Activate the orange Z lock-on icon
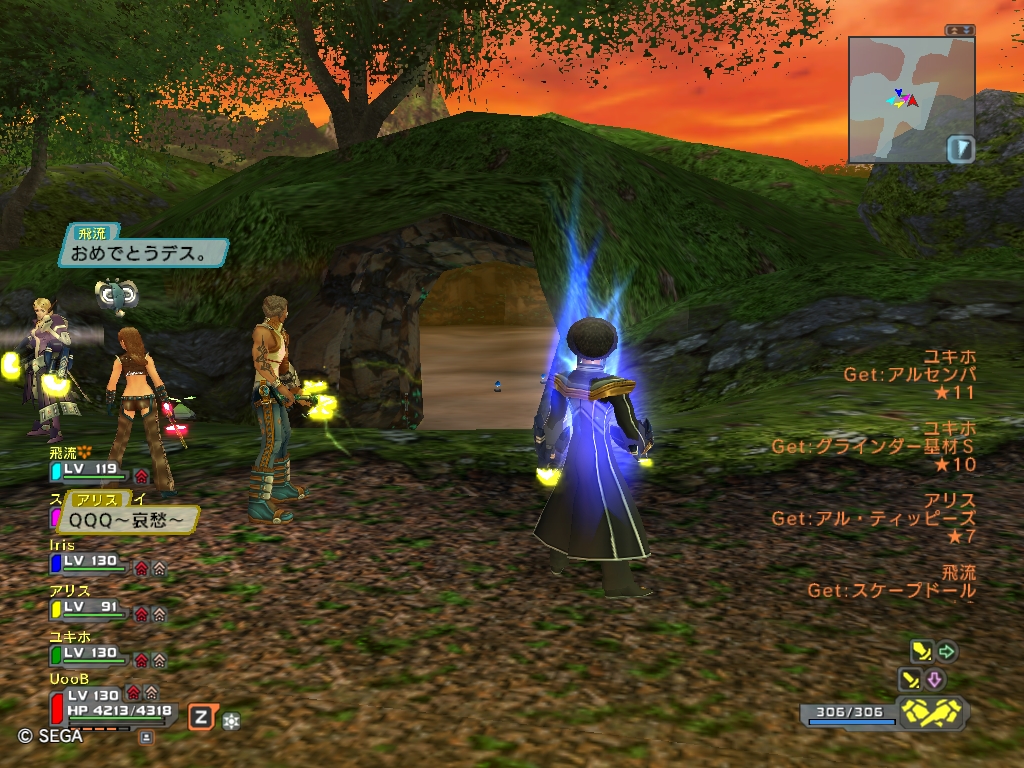 point(202,716)
